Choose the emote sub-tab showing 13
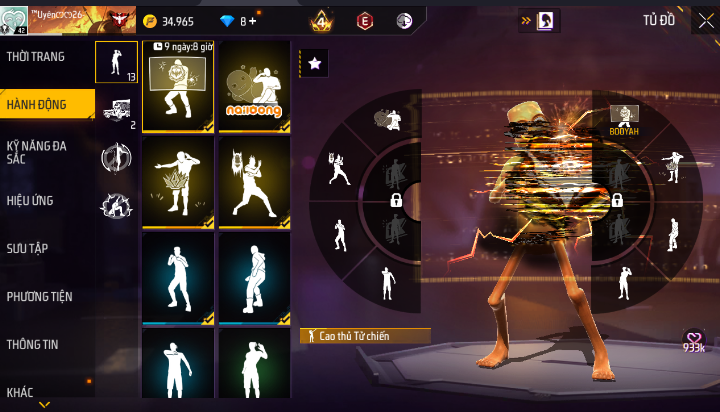This screenshot has height=412, width=720. coord(116,63)
